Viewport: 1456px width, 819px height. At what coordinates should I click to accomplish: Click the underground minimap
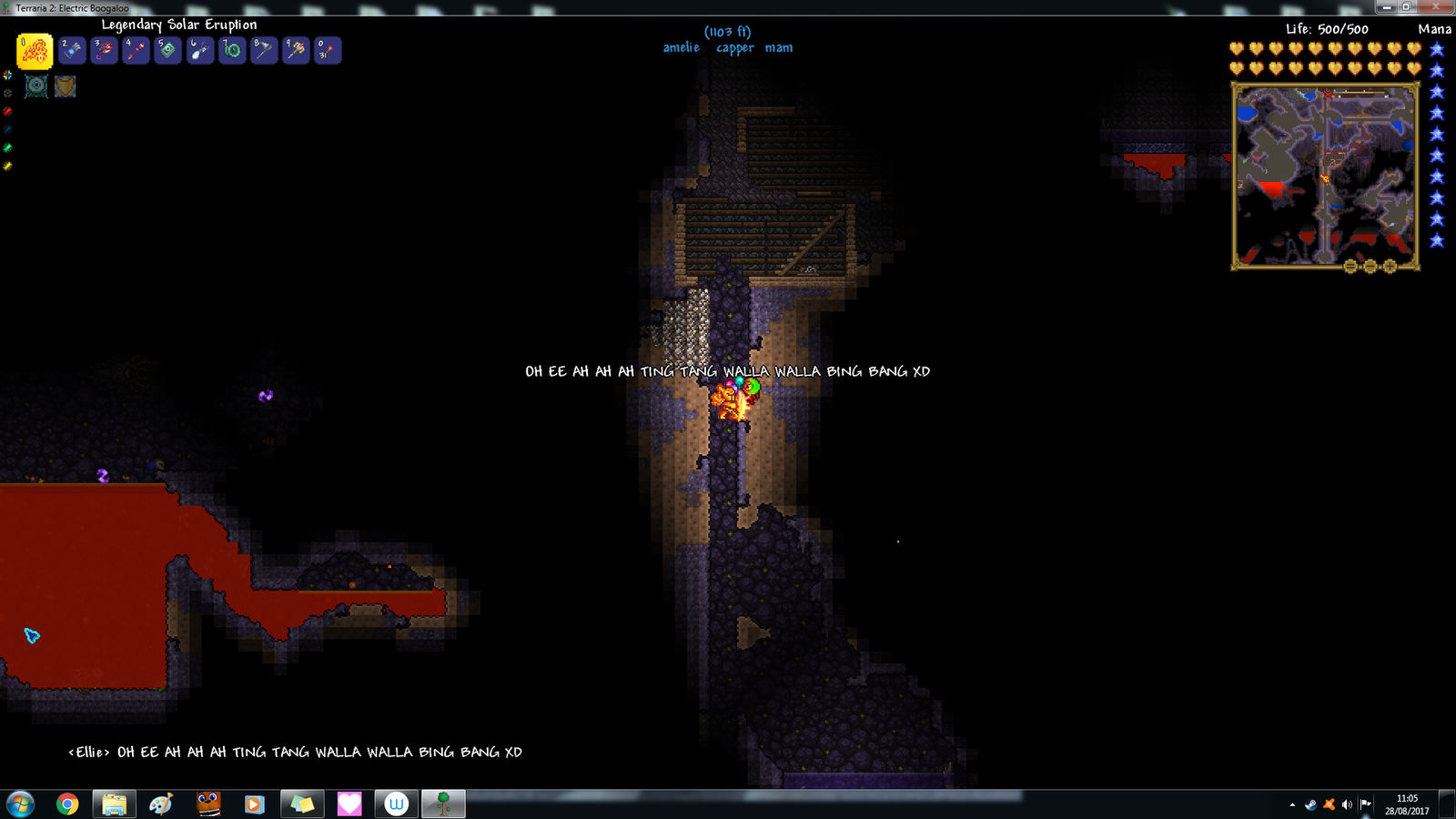tap(1325, 175)
